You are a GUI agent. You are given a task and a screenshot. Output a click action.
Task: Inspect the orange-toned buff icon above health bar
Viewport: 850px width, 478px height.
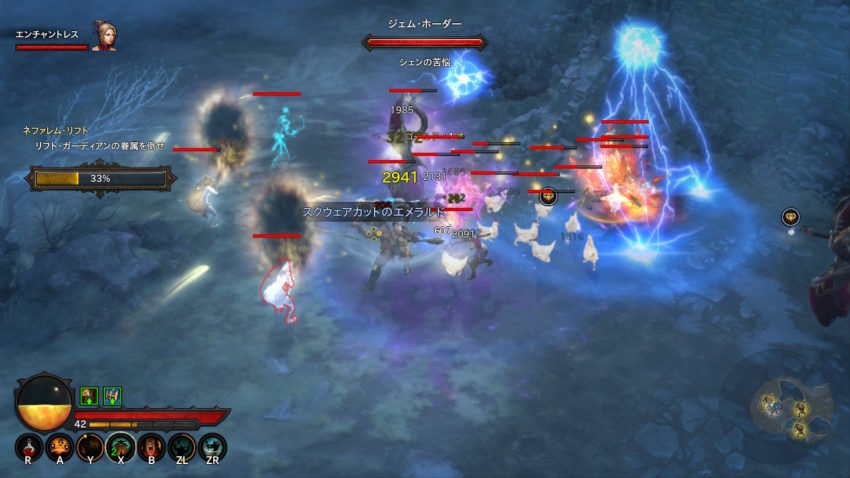[x=88, y=396]
